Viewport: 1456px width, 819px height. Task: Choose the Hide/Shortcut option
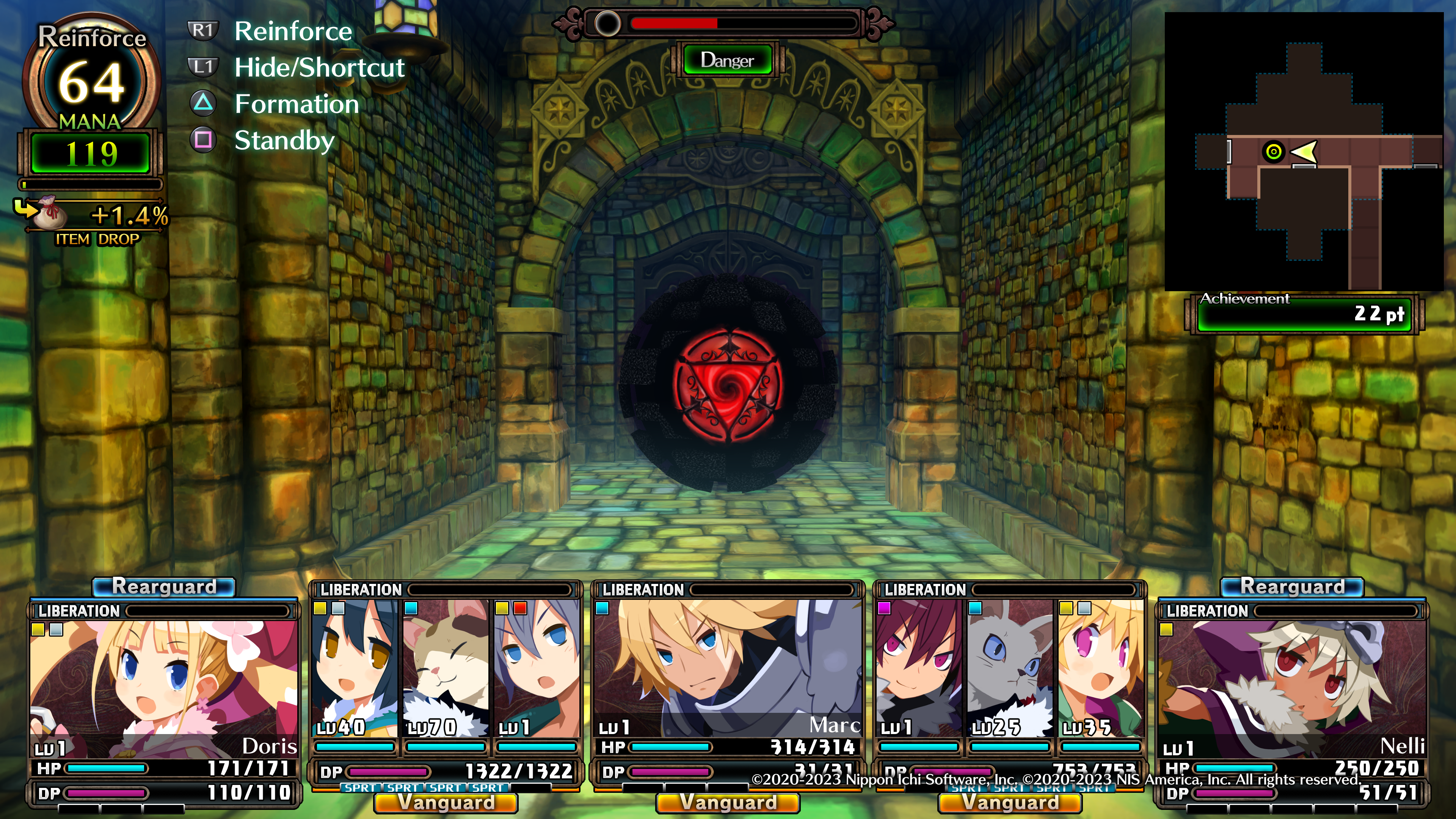pyautogui.click(x=319, y=68)
